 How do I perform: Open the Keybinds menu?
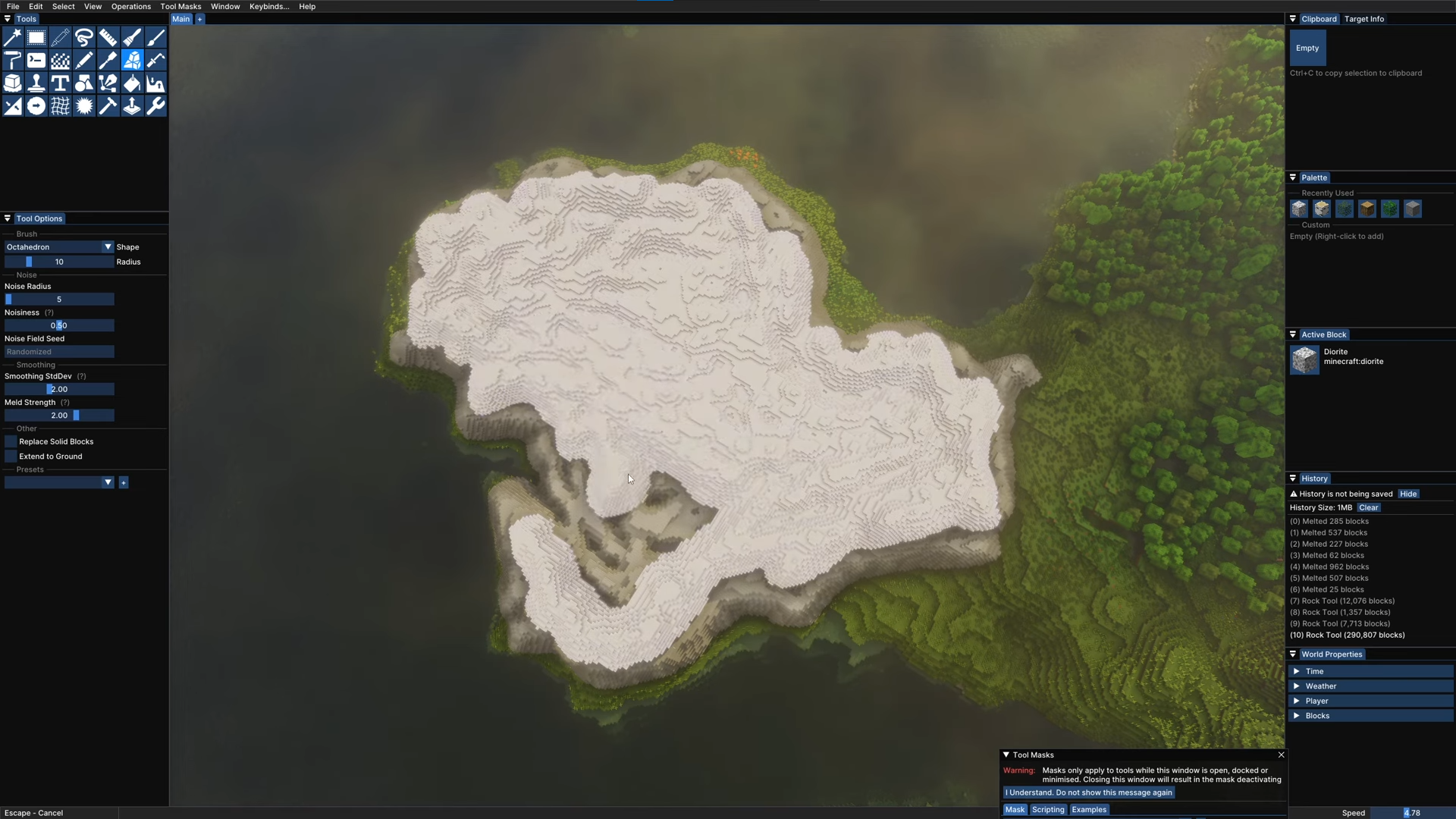pos(269,6)
